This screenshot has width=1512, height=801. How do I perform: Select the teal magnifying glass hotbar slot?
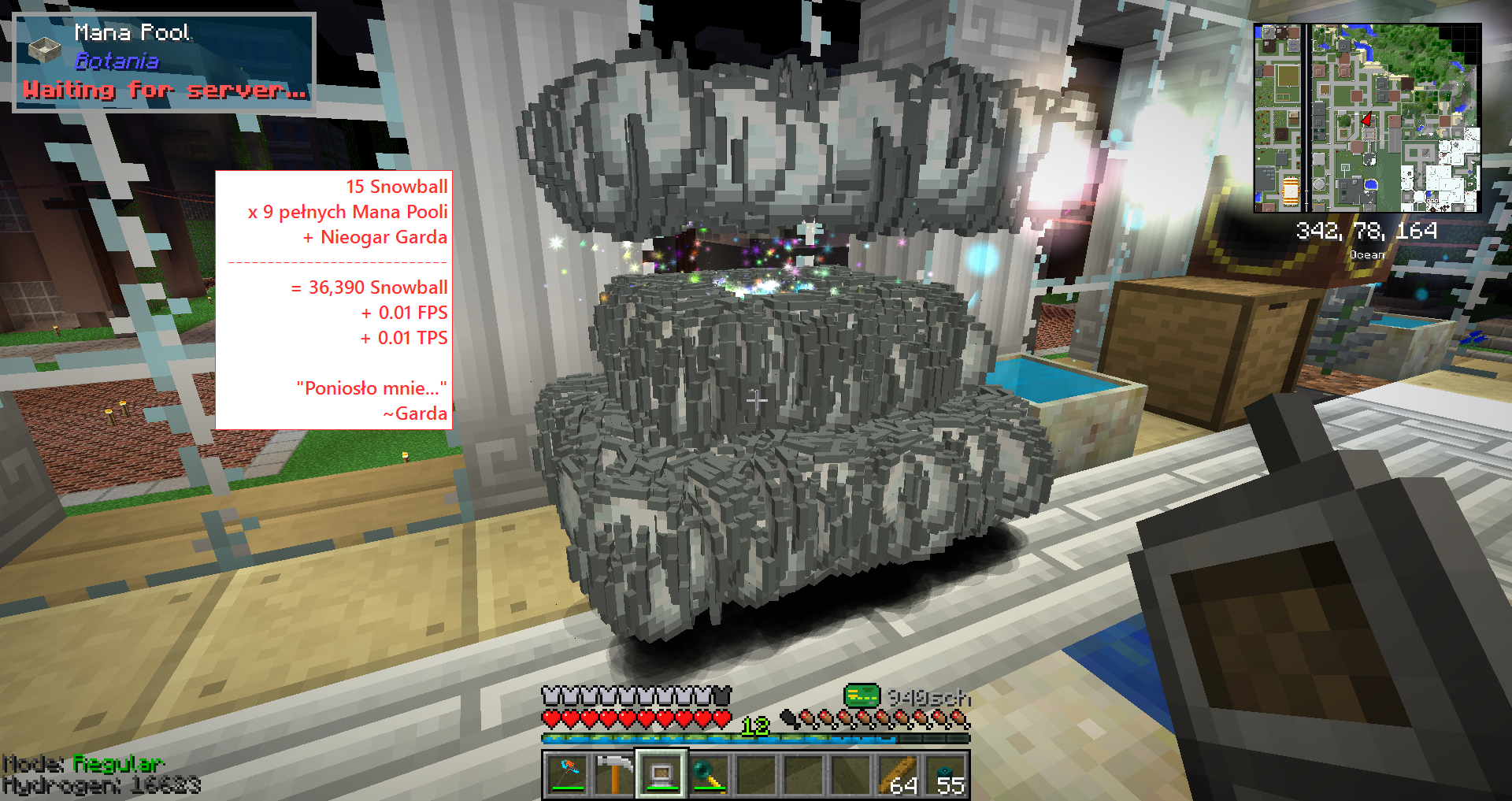pos(708,774)
